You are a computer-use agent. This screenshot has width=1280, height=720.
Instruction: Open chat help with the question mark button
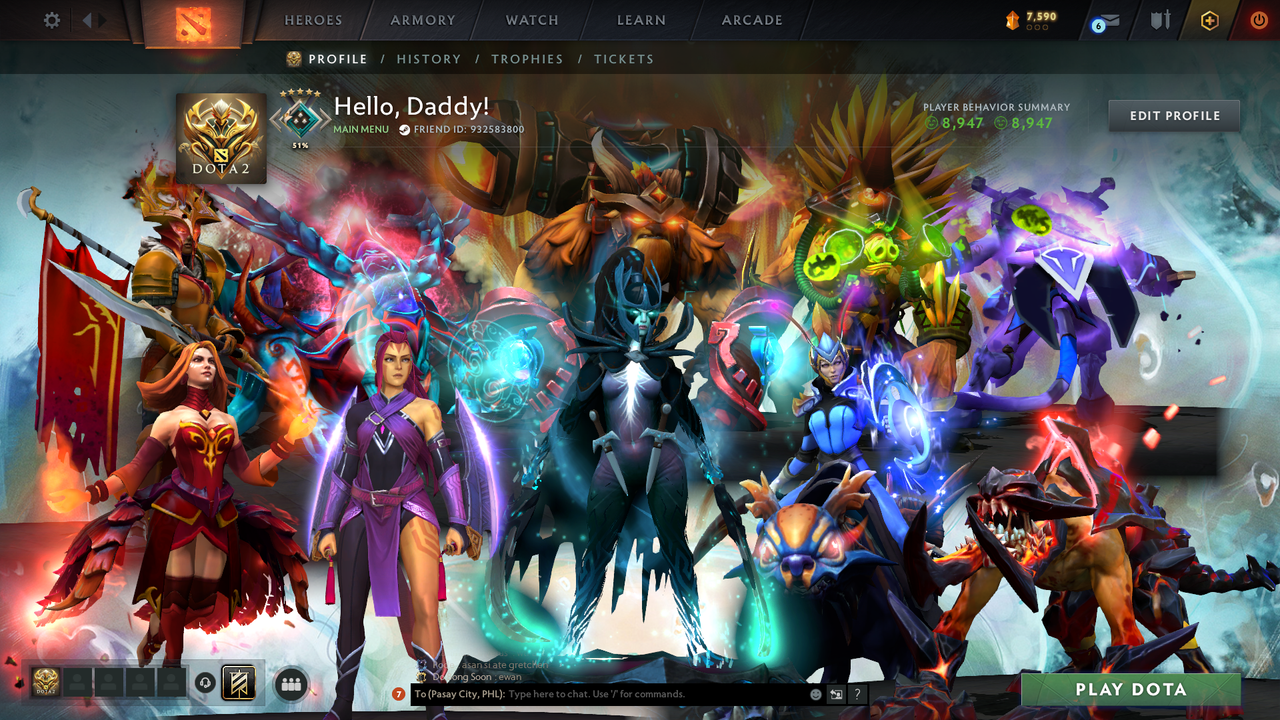[857, 692]
